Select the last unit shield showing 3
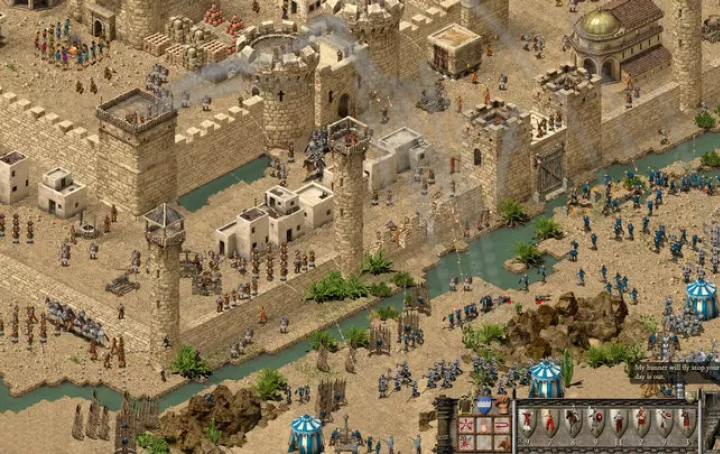This screenshot has width=720, height=454. point(686,422)
